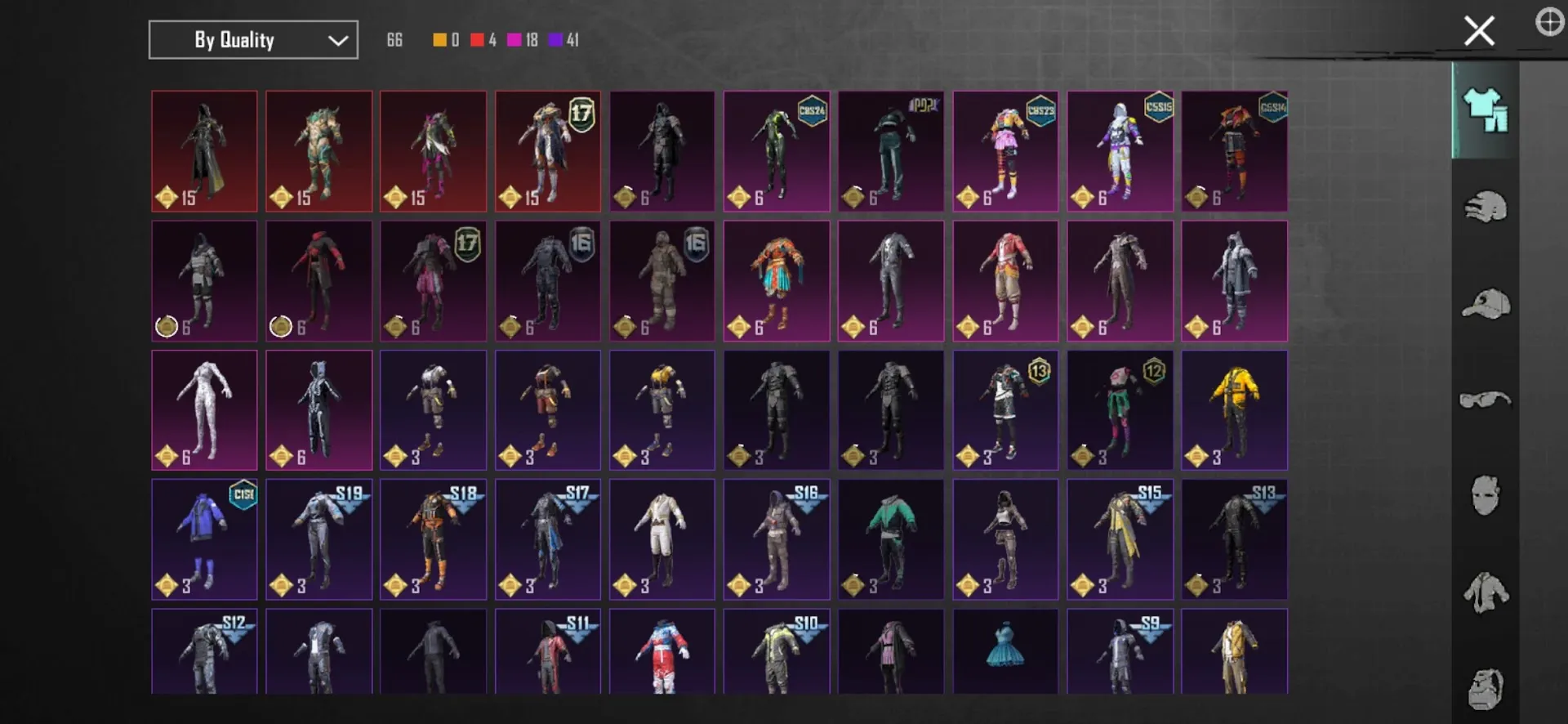Image resolution: width=1568 pixels, height=724 pixels.
Task: Select the S19 season outfit
Action: 318,539
